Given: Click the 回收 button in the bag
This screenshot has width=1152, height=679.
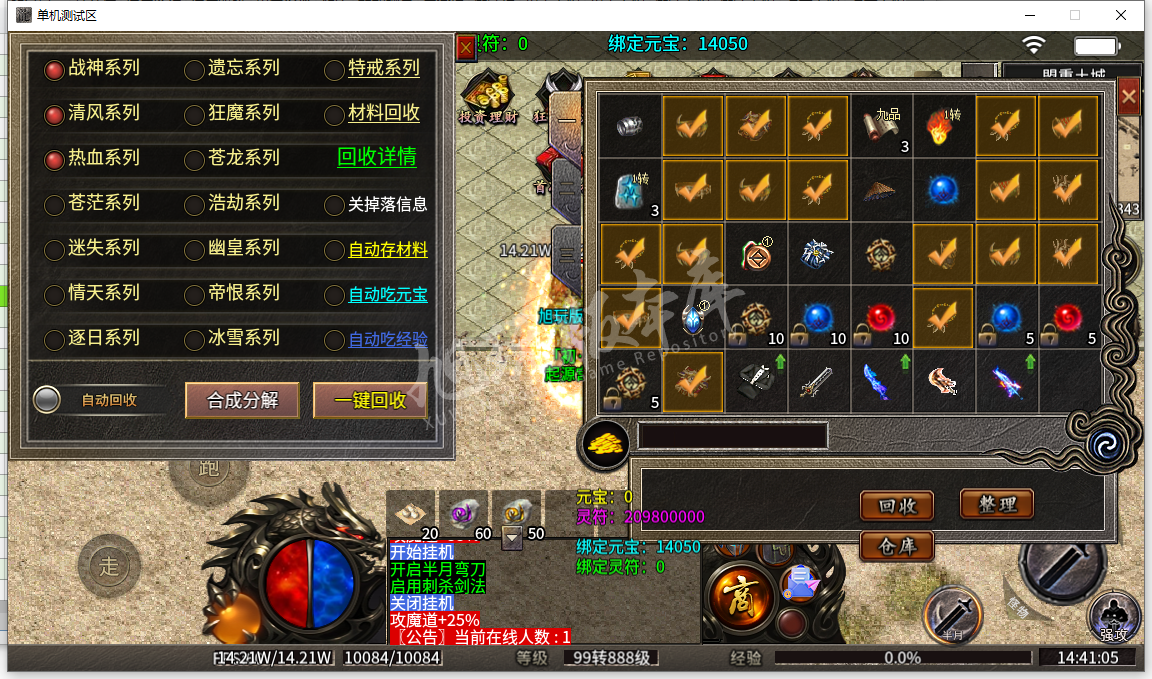Looking at the screenshot, I should point(896,506).
